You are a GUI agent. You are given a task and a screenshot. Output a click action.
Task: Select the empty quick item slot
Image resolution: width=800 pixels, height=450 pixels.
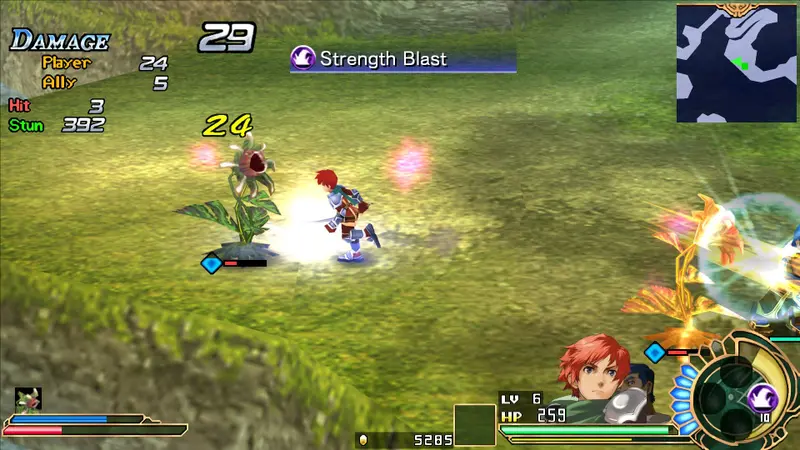475,425
